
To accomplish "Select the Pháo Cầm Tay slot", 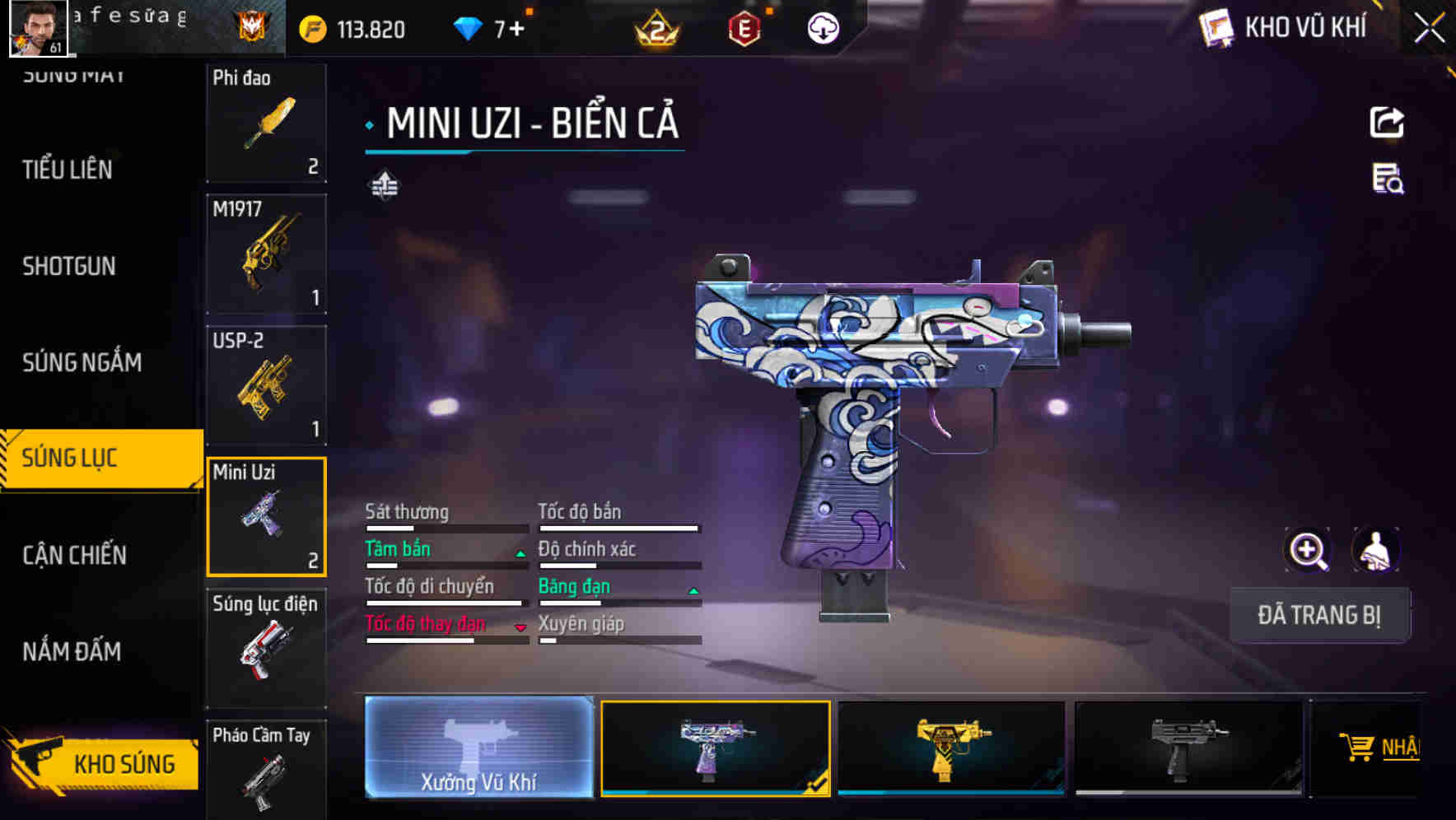I will (266, 768).
